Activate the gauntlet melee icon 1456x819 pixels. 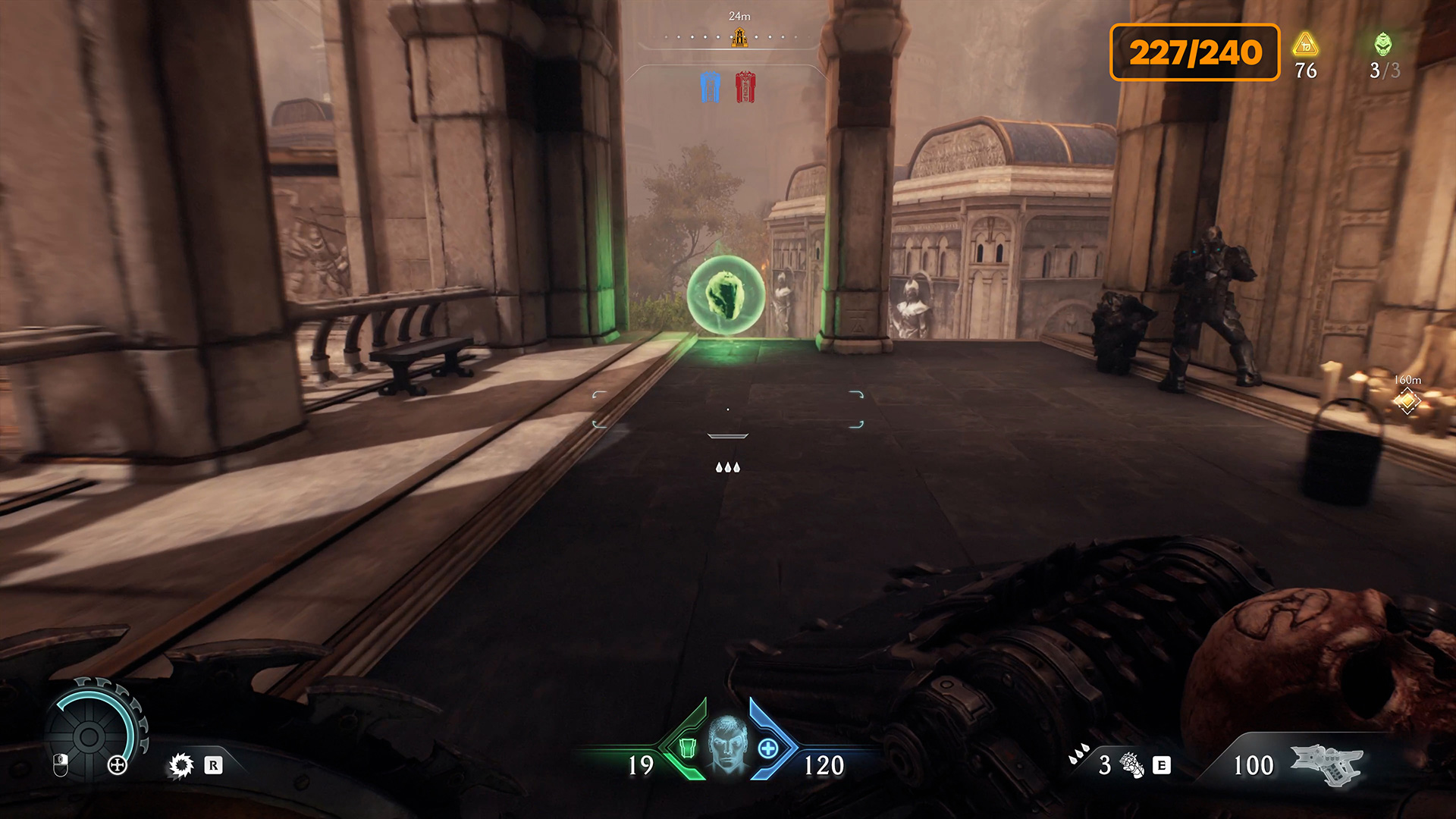tap(1131, 765)
